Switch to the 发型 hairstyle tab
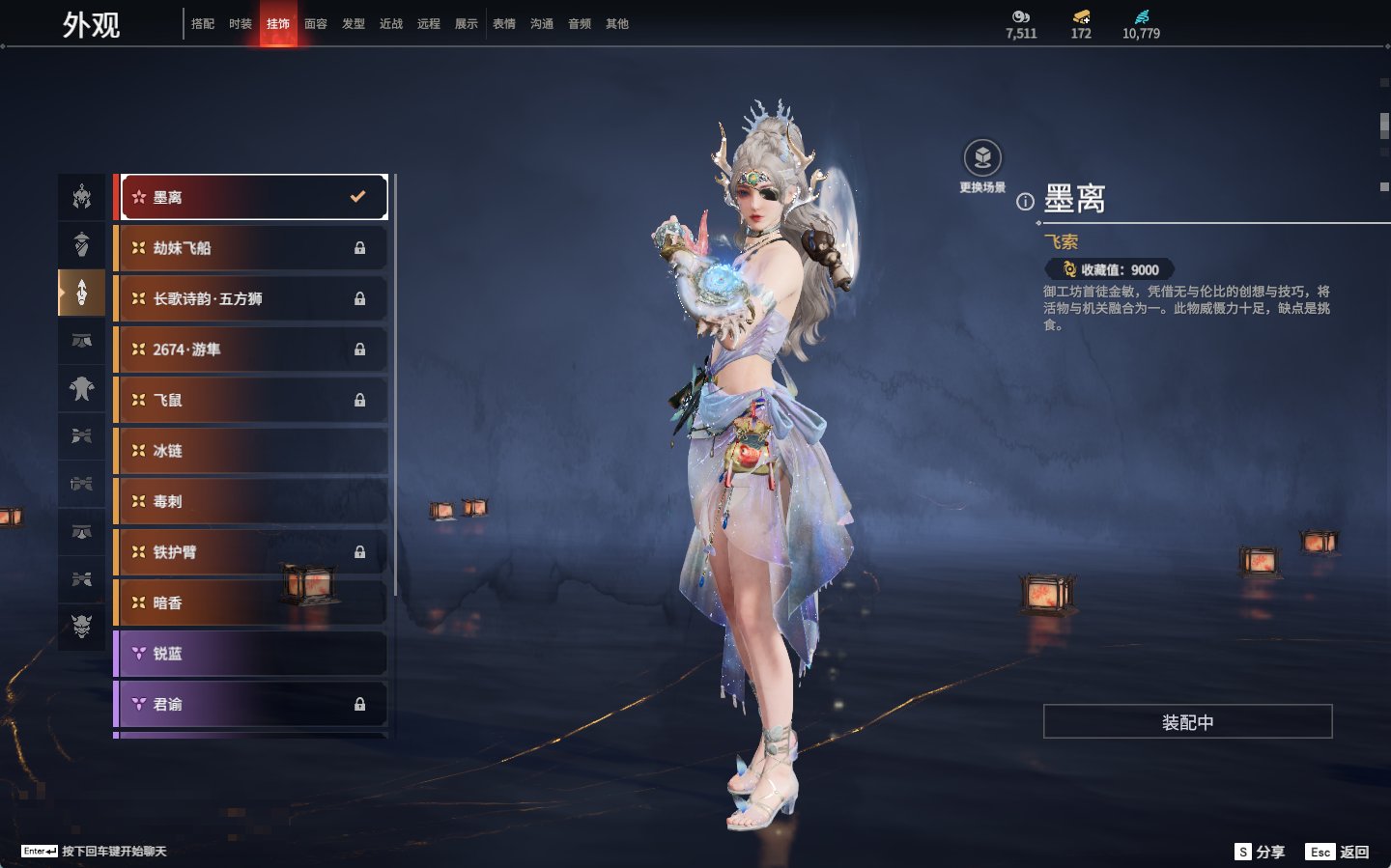The image size is (1391, 868). (354, 24)
